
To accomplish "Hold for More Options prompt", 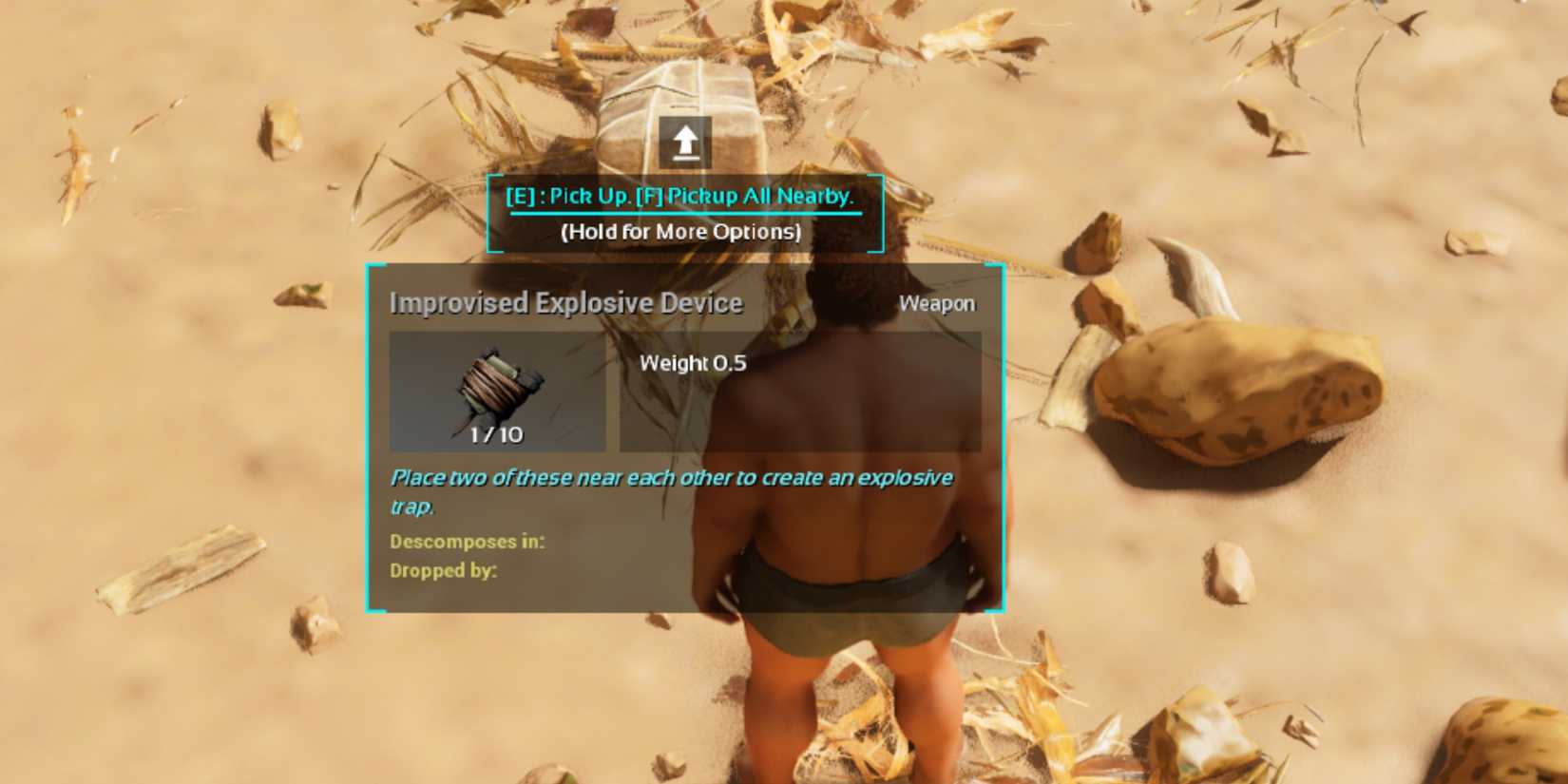I will click(682, 231).
